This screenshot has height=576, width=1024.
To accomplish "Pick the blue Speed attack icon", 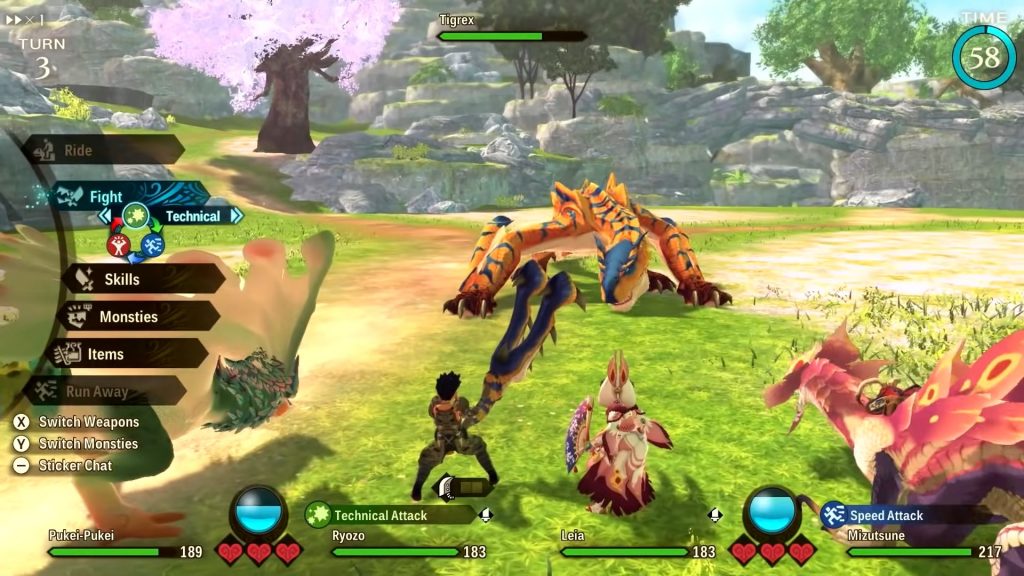I will pyautogui.click(x=152, y=244).
